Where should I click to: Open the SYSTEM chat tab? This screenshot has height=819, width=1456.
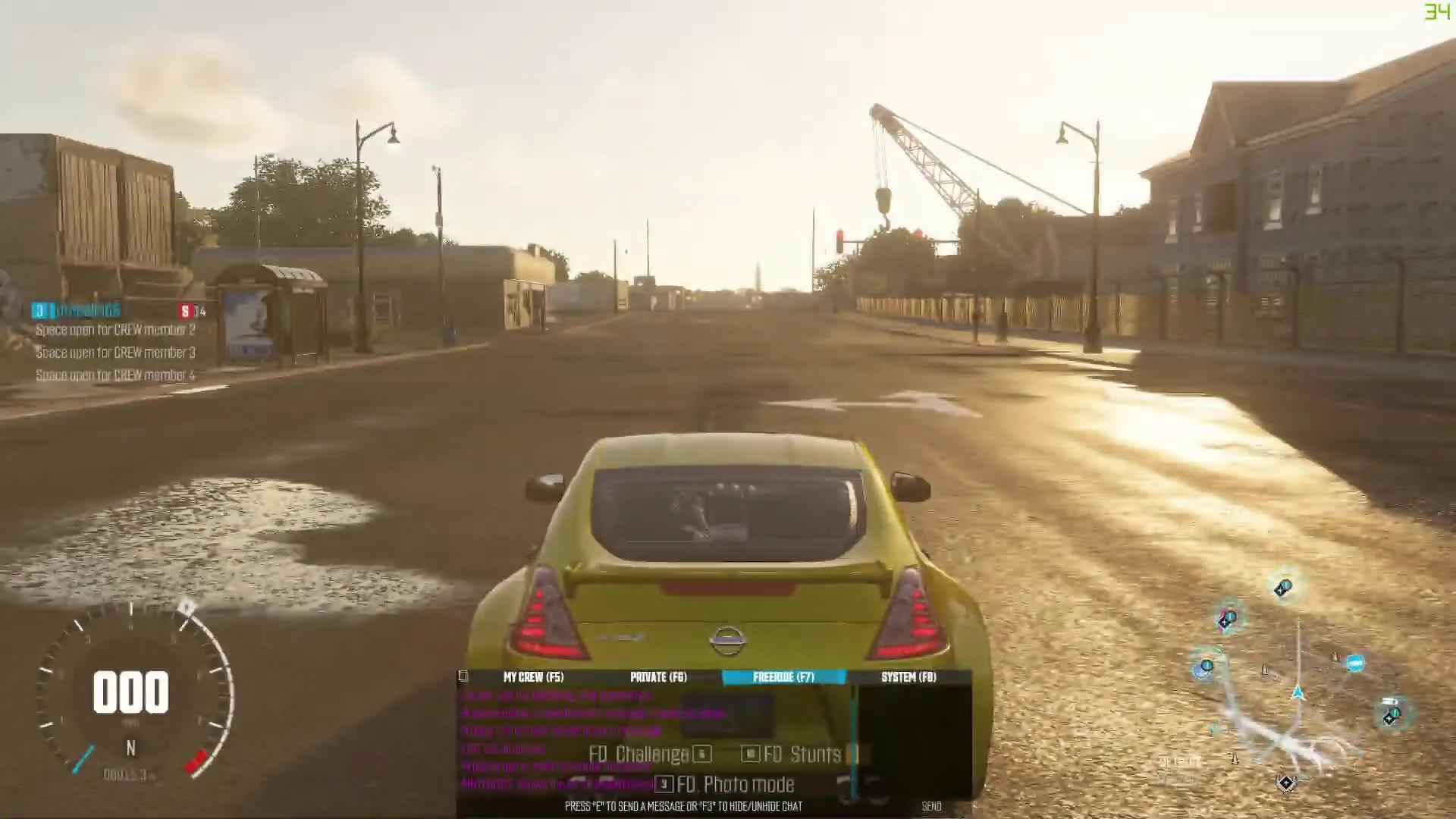pos(908,677)
